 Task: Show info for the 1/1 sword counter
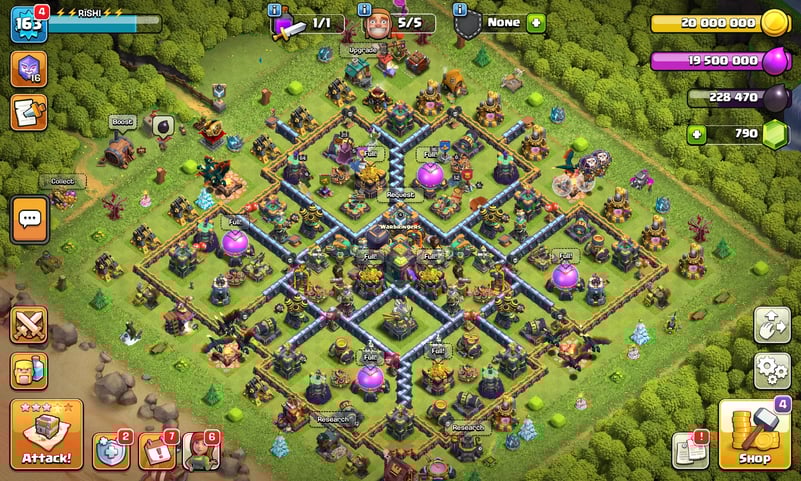point(275,10)
